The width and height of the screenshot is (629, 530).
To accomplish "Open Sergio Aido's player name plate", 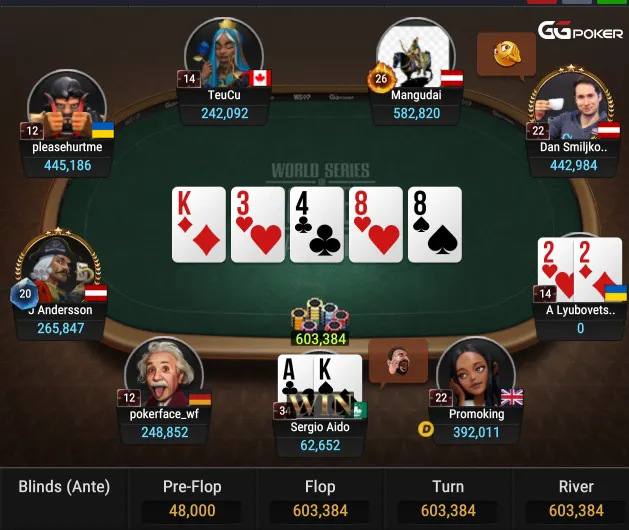I will [x=320, y=435].
